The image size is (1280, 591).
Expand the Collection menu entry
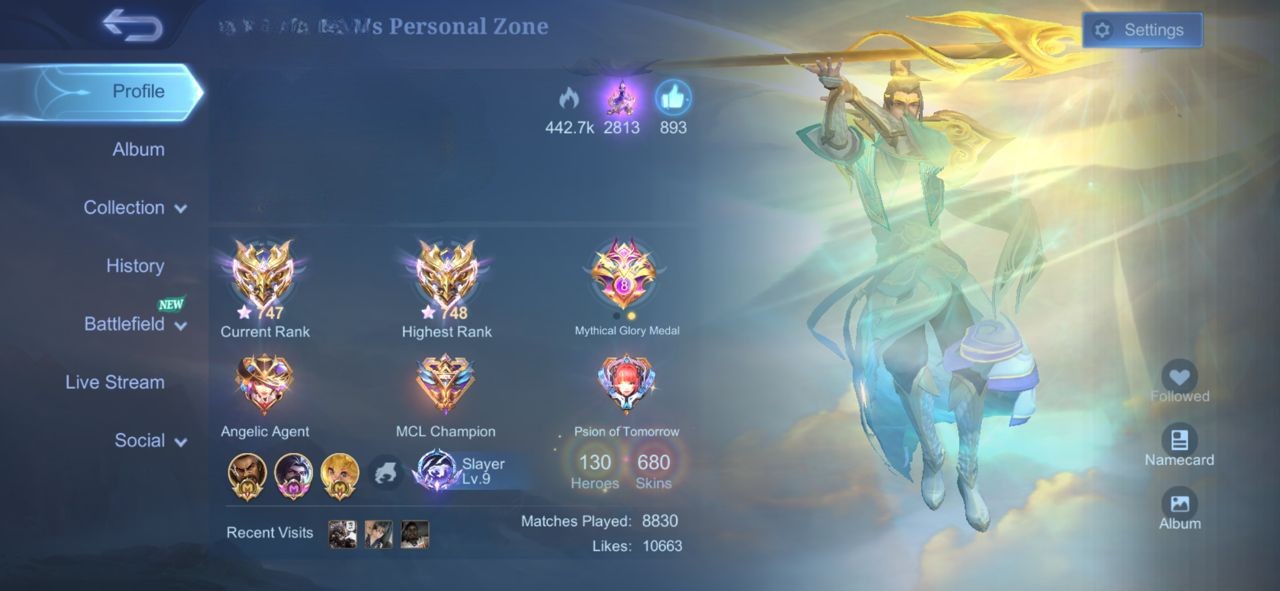(134, 208)
